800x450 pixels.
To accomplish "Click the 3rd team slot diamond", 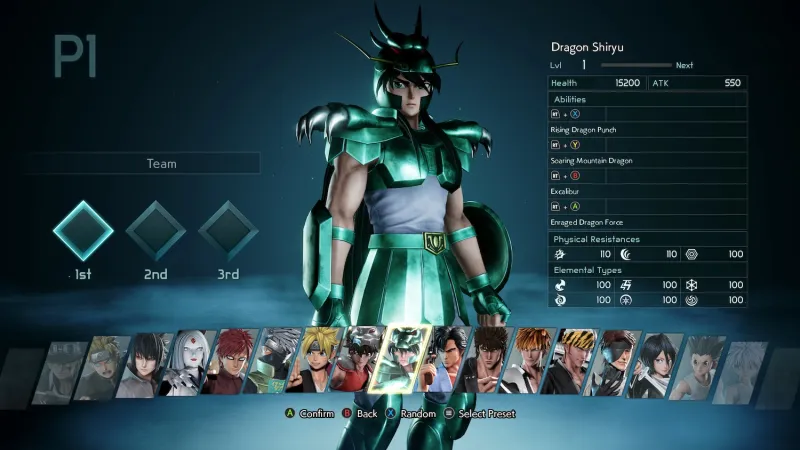I will pyautogui.click(x=228, y=231).
